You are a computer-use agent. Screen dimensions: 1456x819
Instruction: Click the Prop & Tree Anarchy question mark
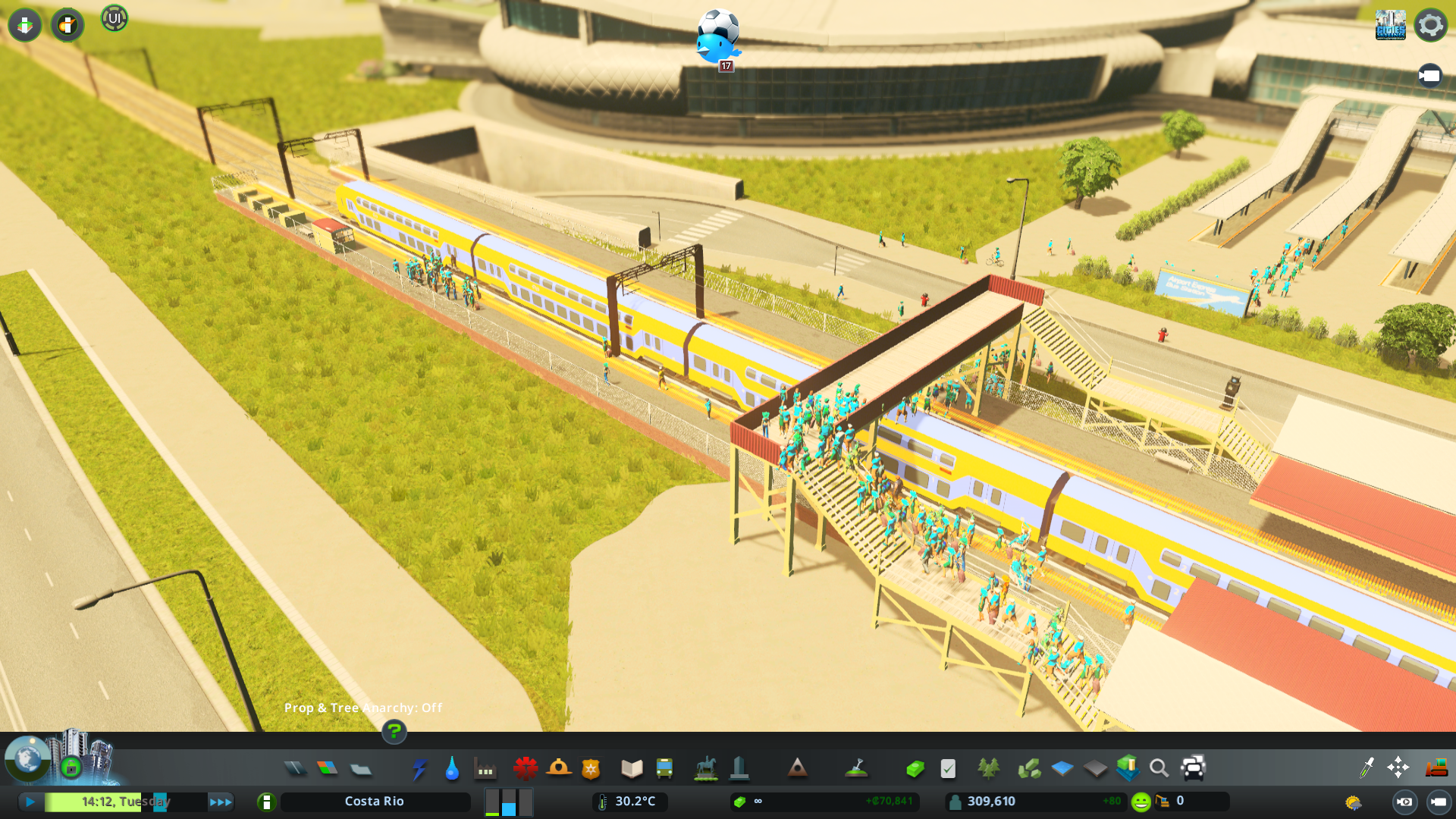pos(394,733)
